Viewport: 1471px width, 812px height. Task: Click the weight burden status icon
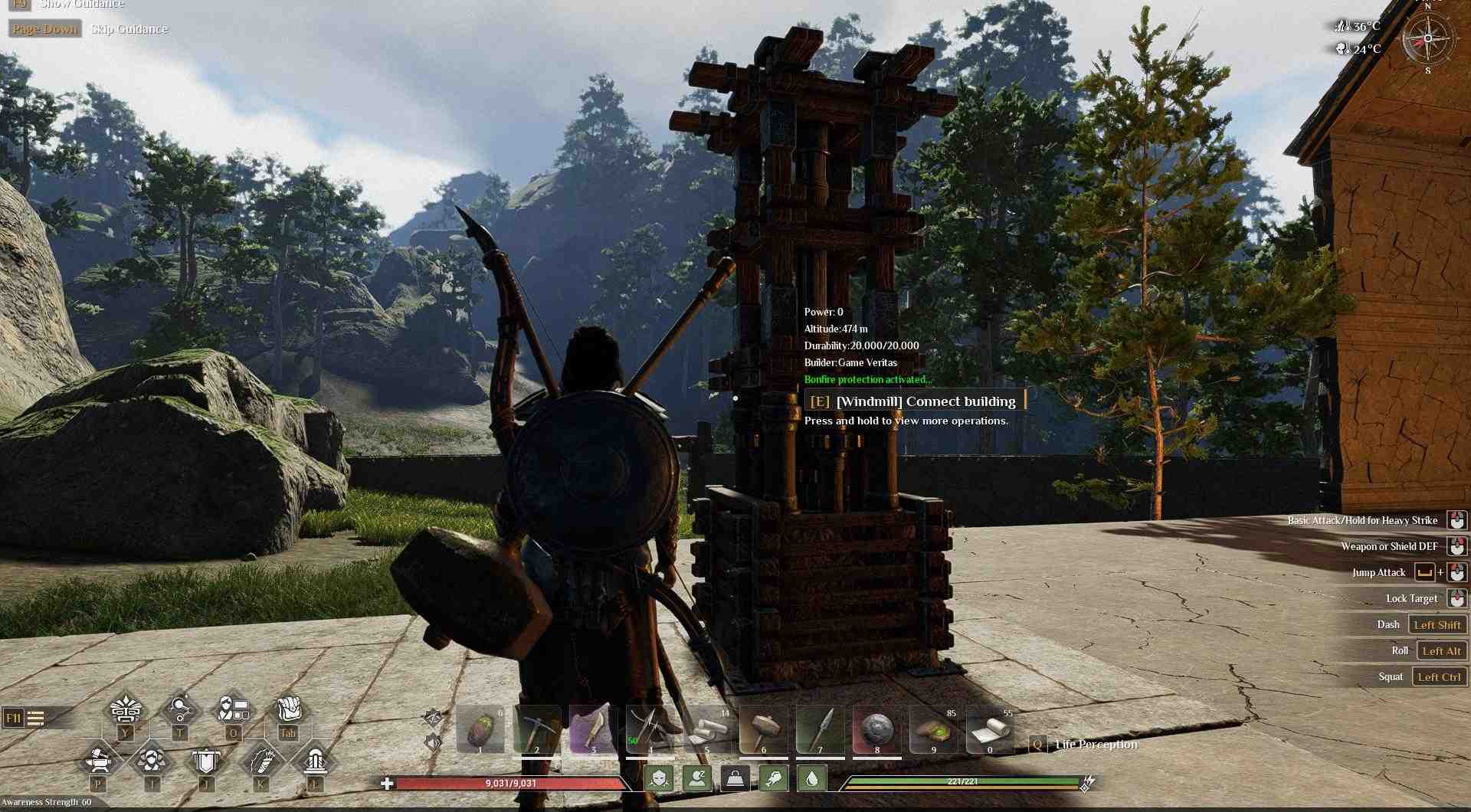click(735, 779)
